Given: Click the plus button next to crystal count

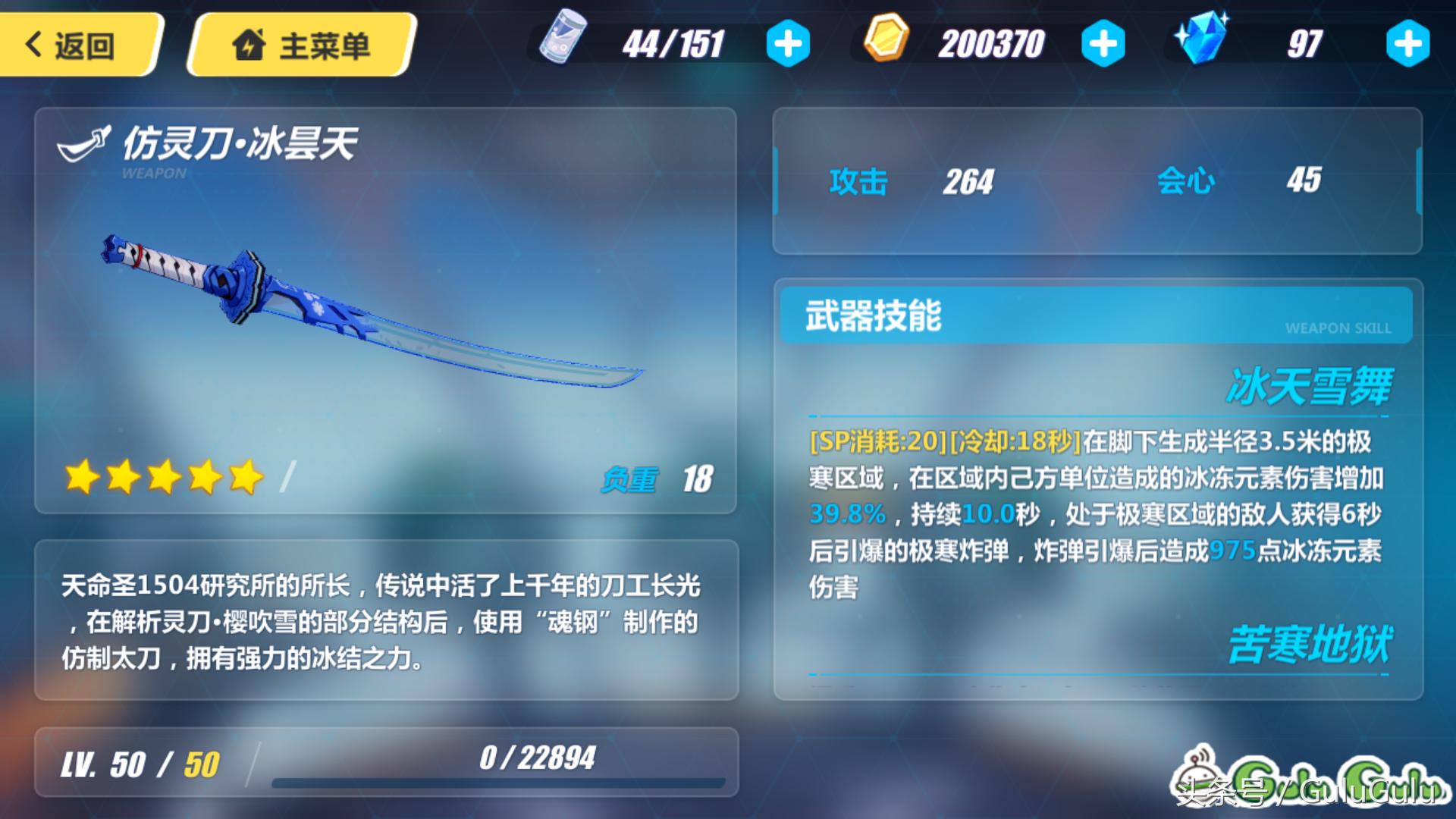Looking at the screenshot, I should point(1409,44).
